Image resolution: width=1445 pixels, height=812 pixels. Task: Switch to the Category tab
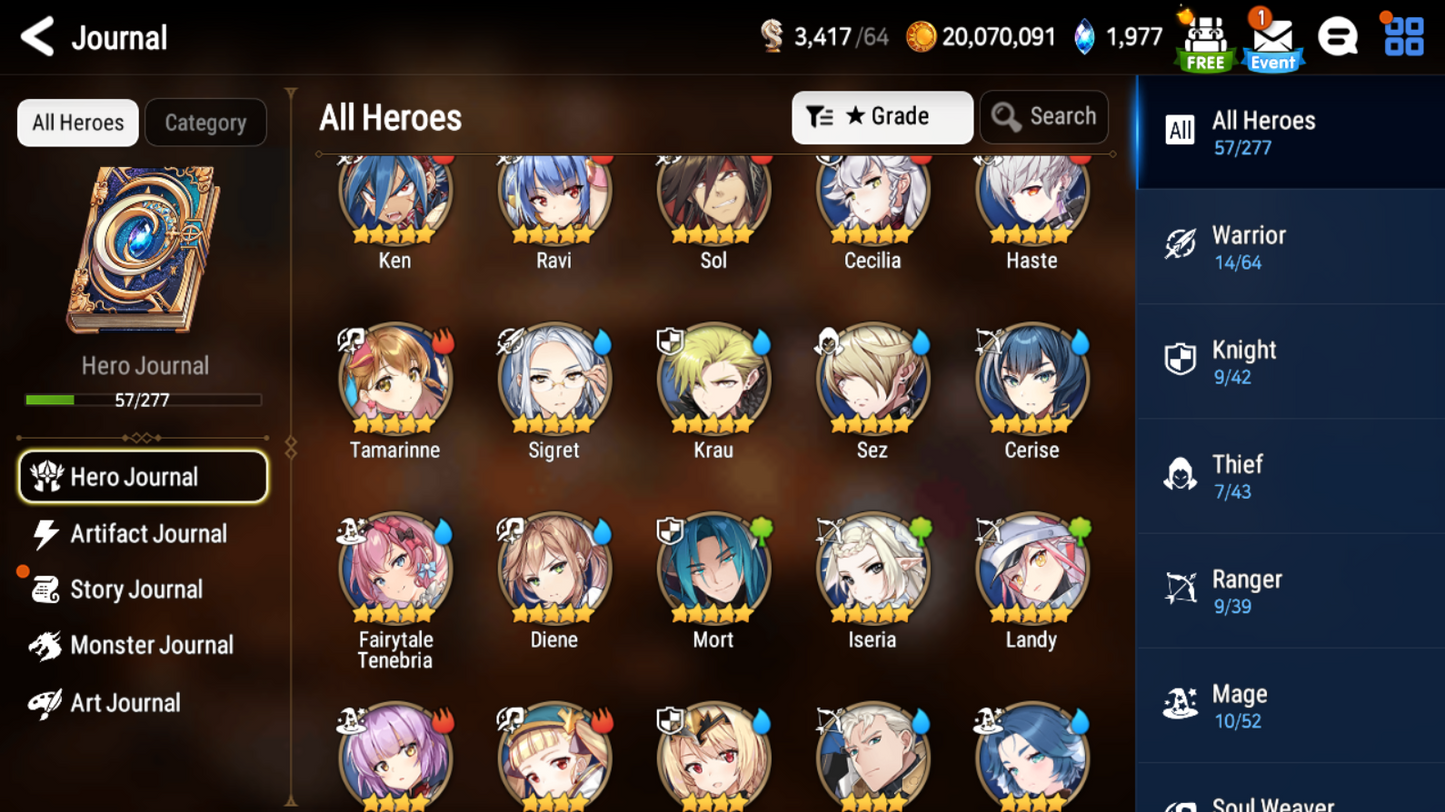(x=205, y=122)
